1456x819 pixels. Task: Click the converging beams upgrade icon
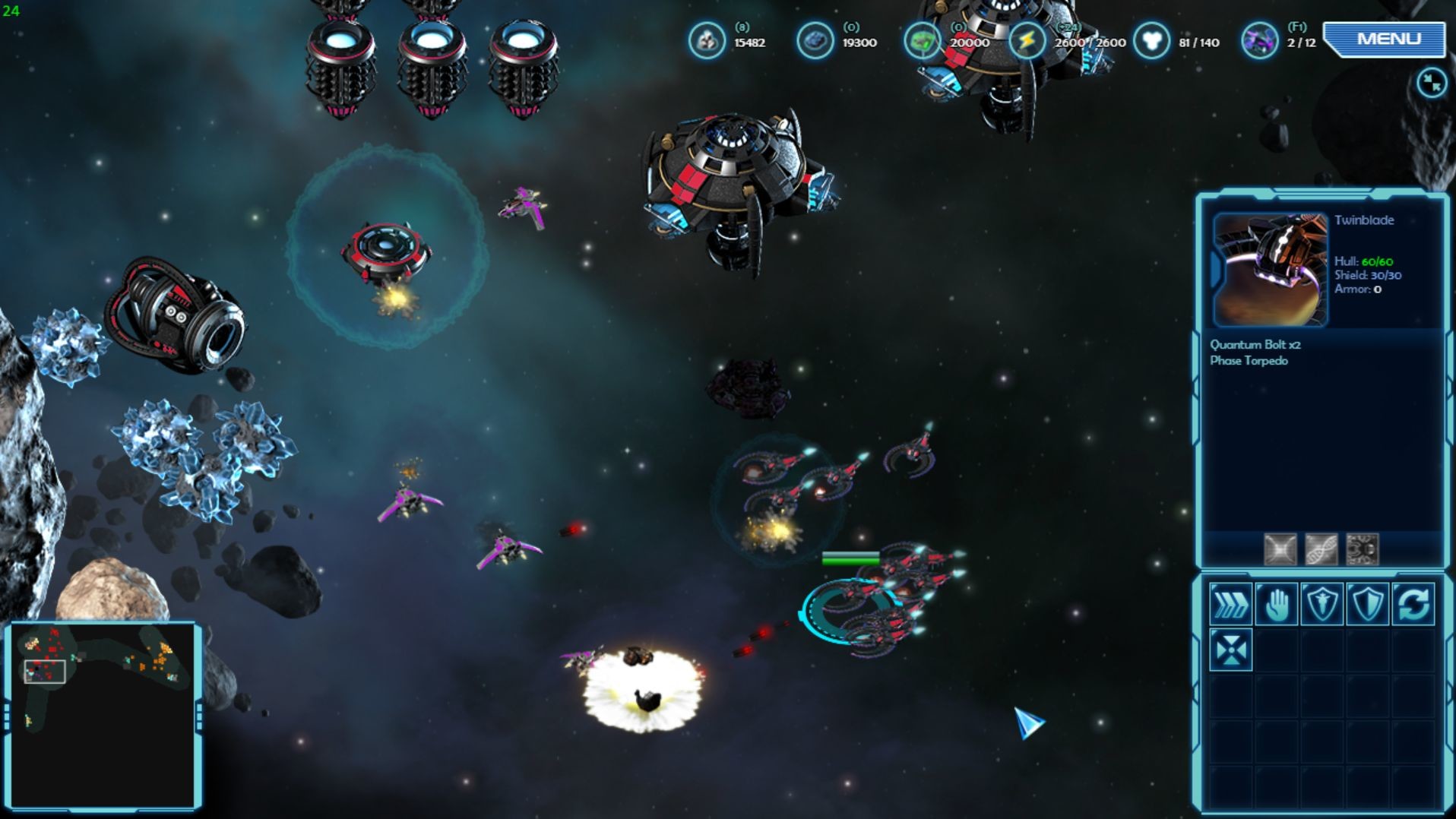tap(1280, 549)
